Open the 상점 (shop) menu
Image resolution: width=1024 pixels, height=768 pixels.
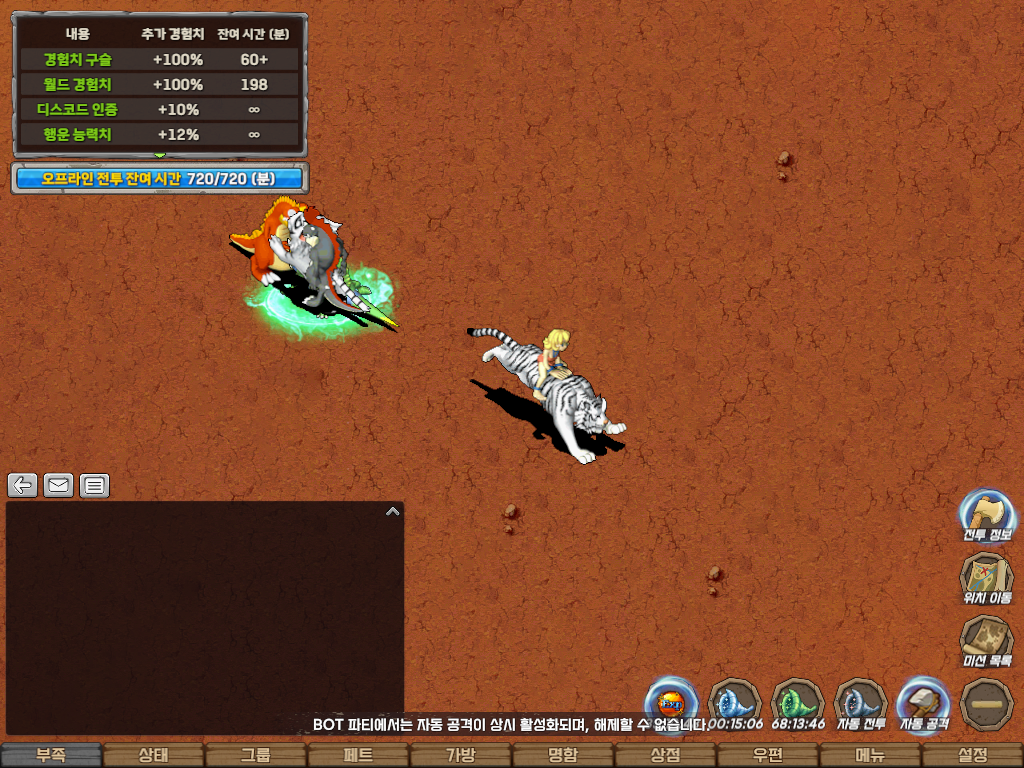(x=665, y=755)
